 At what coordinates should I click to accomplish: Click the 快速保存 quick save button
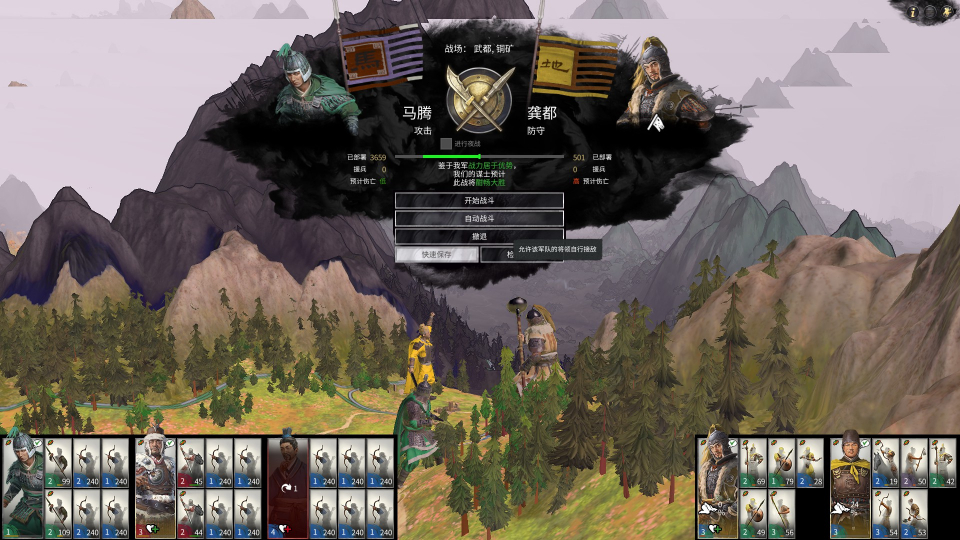[x=436, y=255]
